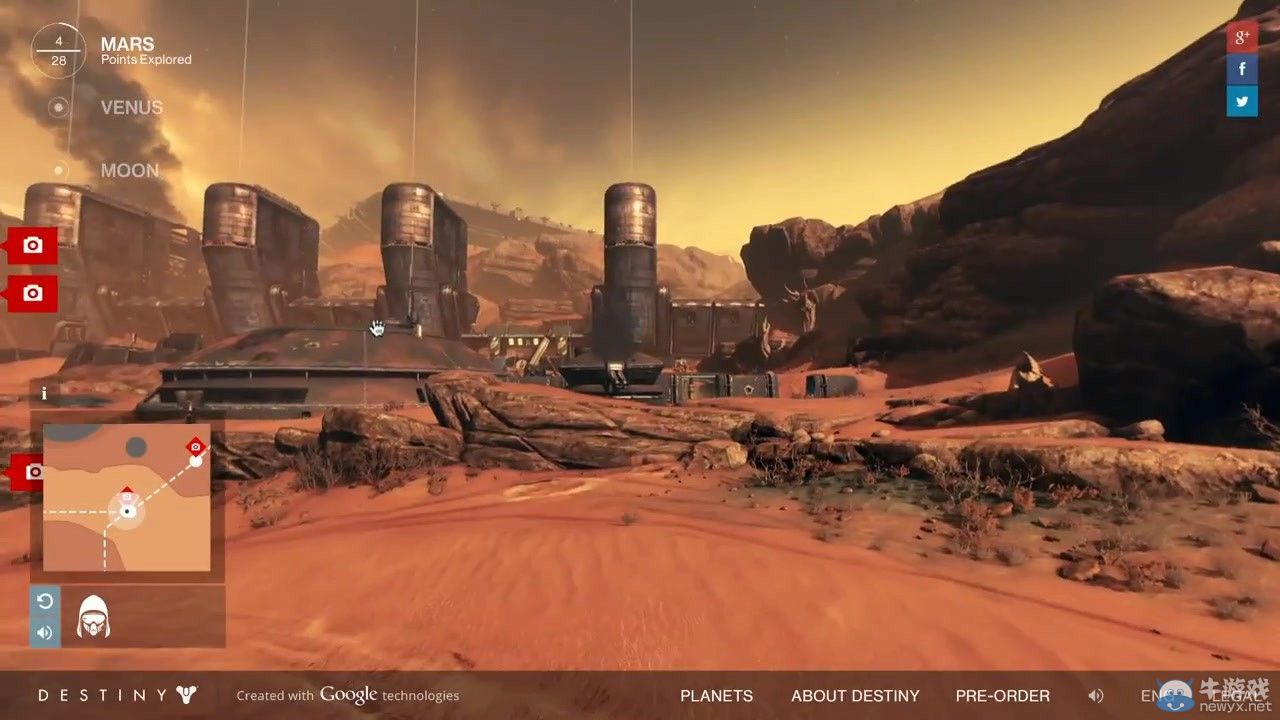Open the info panel via the i icon
The image size is (1280, 720).
[x=44, y=393]
